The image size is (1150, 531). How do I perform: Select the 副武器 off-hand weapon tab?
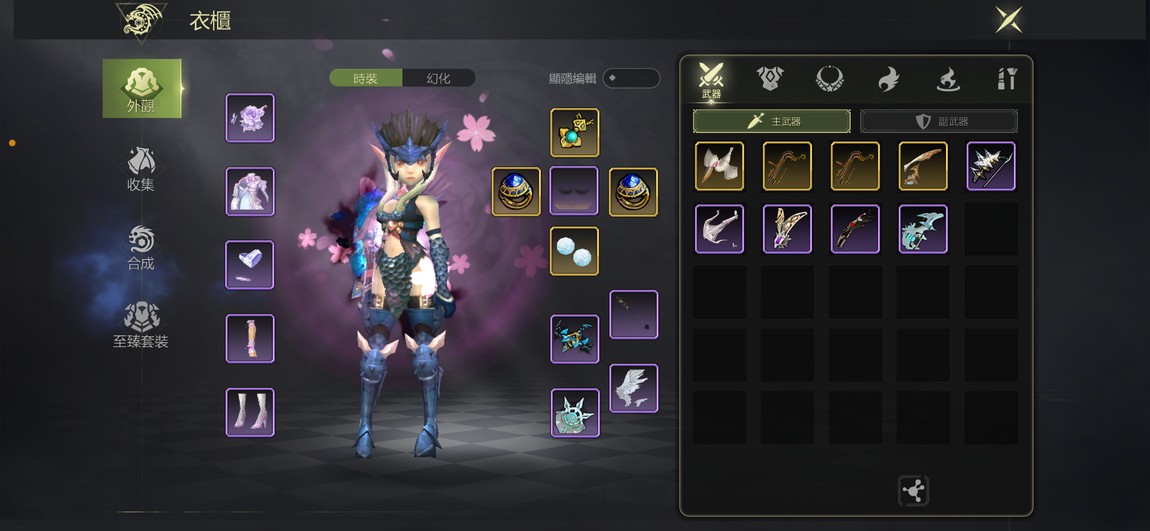pyautogui.click(x=938, y=121)
